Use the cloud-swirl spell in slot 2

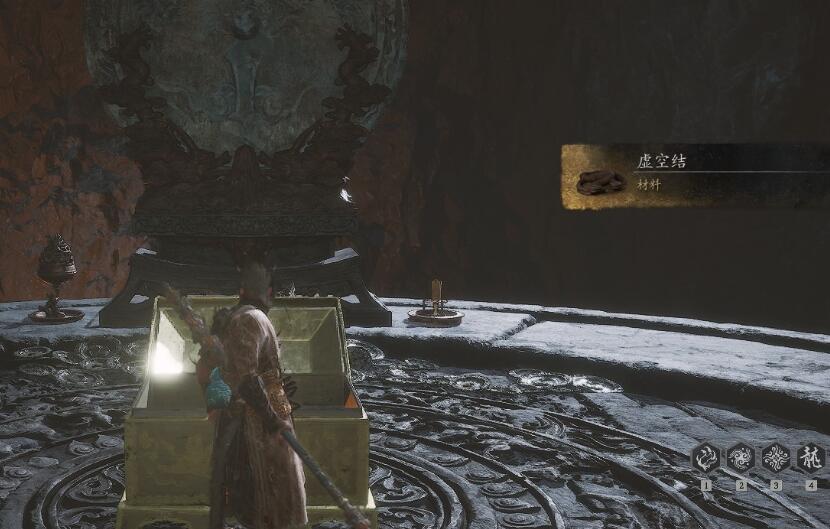click(741, 459)
